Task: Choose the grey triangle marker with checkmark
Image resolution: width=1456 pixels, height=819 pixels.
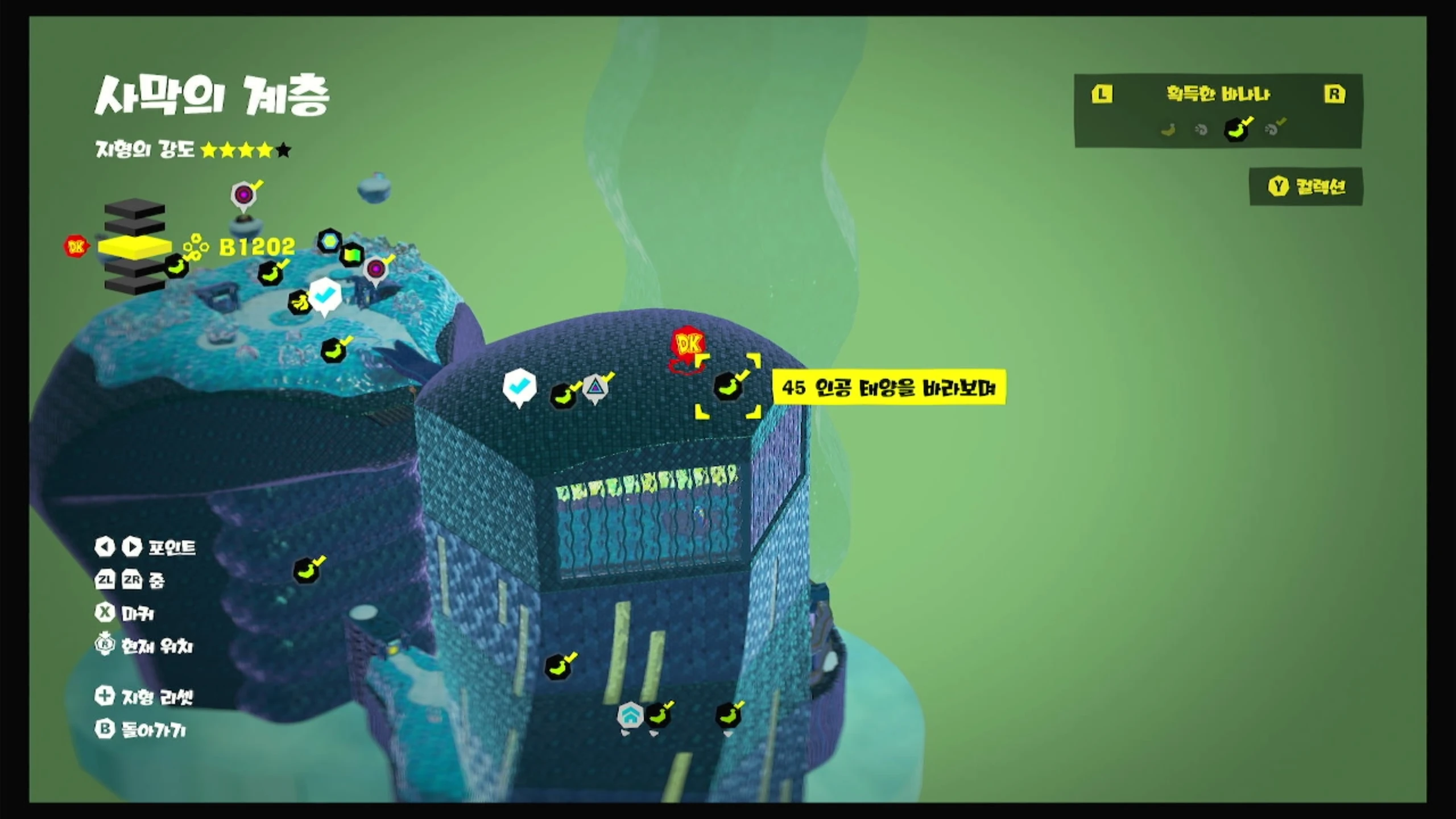Action: pyautogui.click(x=595, y=387)
